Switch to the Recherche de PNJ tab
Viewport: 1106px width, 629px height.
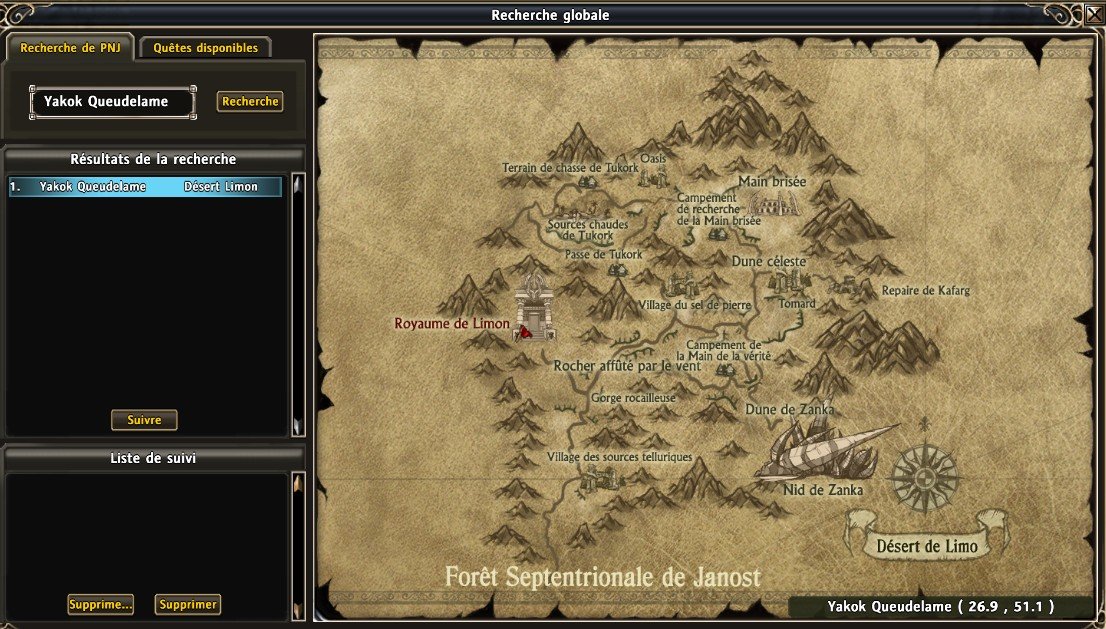(x=69, y=47)
